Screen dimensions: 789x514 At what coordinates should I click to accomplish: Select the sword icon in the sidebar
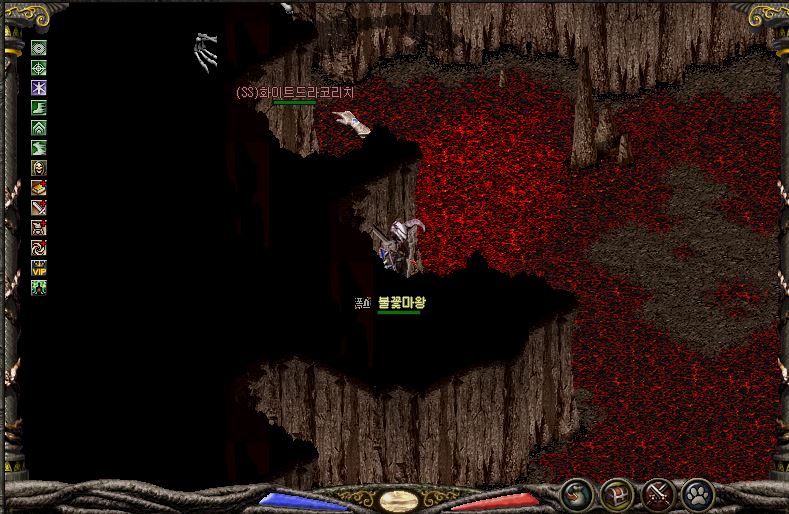click(x=39, y=208)
